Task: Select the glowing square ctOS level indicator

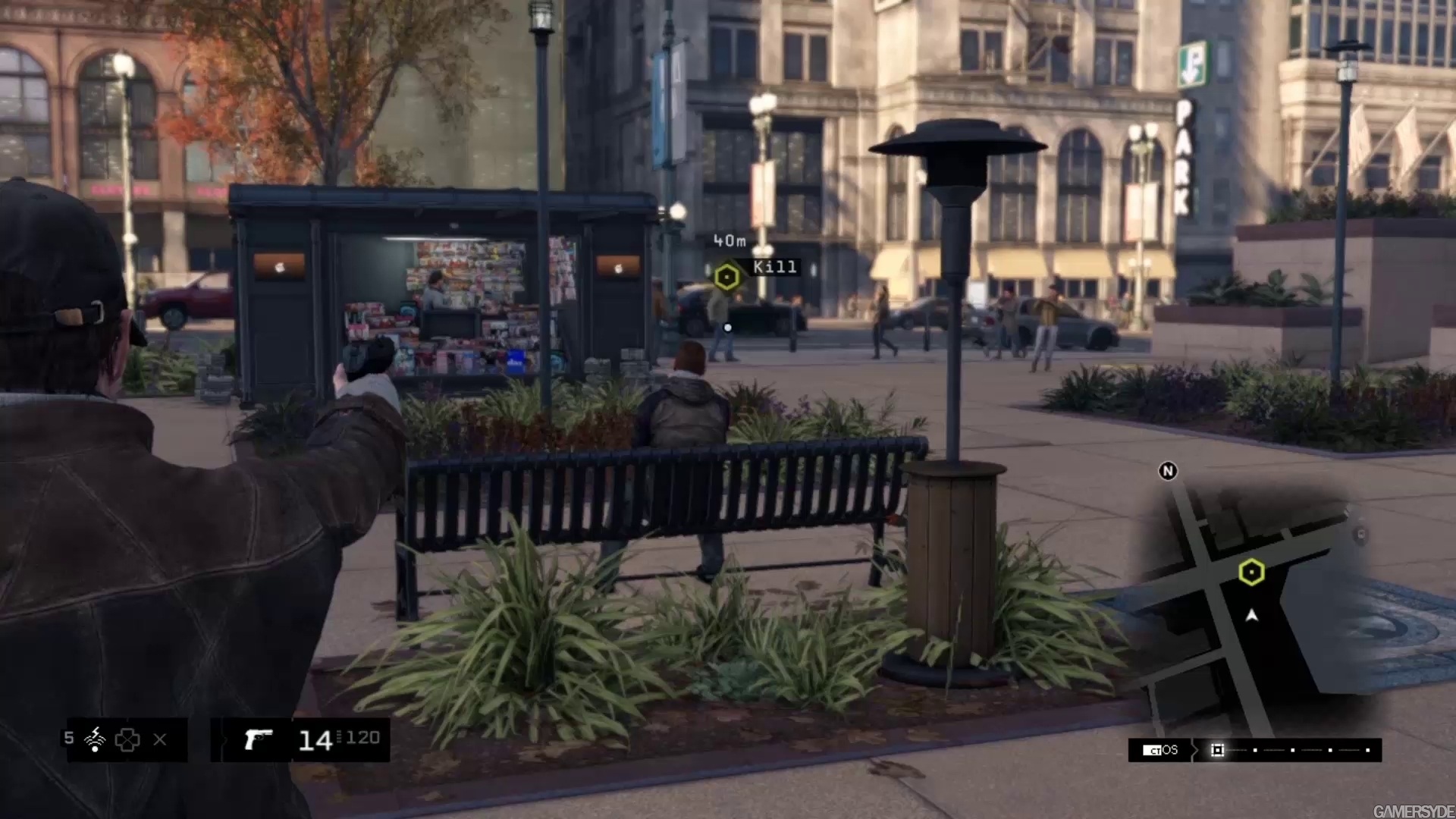Action: tap(1217, 750)
